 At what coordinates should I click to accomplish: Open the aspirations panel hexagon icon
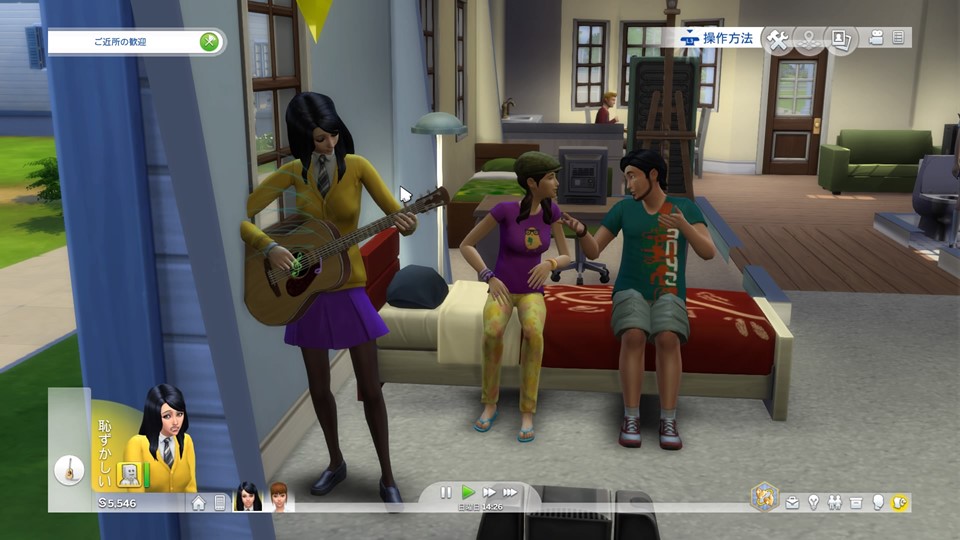pyautogui.click(x=765, y=497)
